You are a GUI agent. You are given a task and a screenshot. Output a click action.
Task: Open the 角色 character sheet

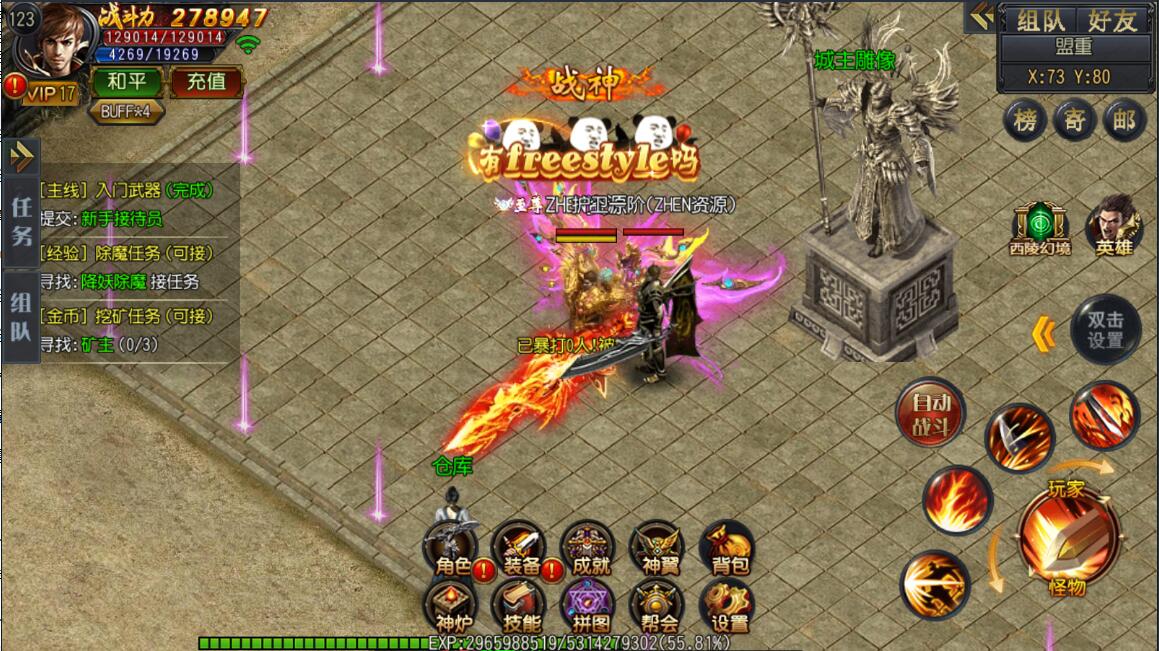point(453,548)
